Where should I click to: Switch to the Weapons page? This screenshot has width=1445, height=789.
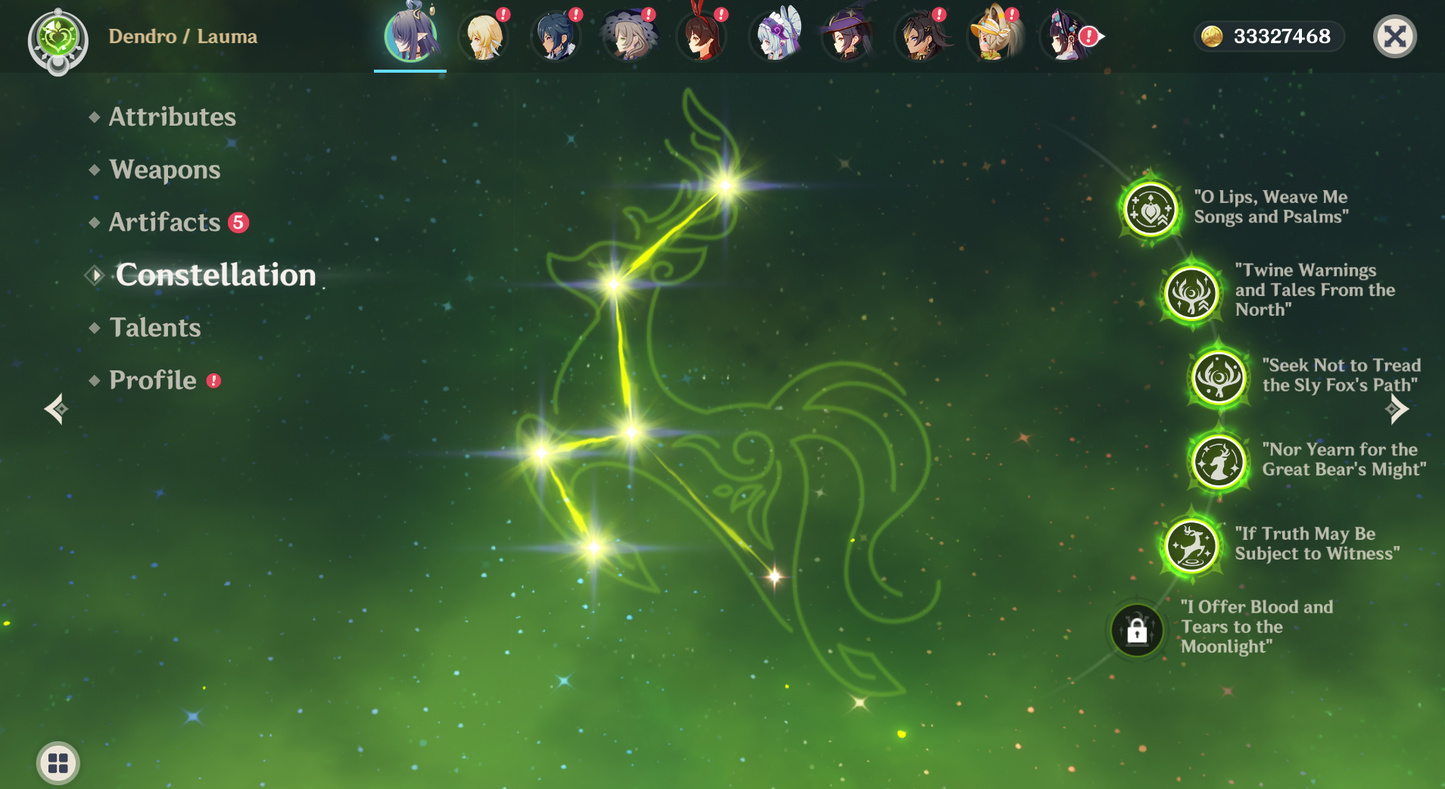tap(165, 170)
